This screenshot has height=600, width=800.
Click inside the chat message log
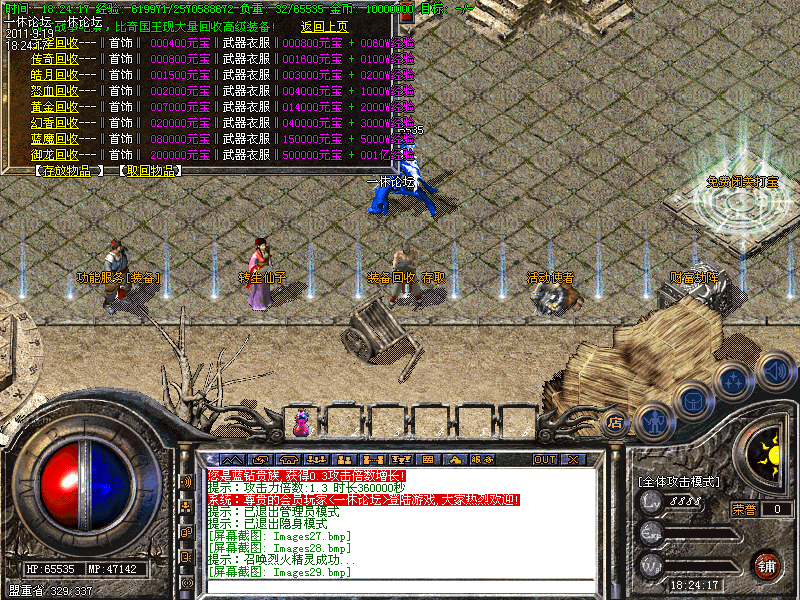tap(400, 520)
